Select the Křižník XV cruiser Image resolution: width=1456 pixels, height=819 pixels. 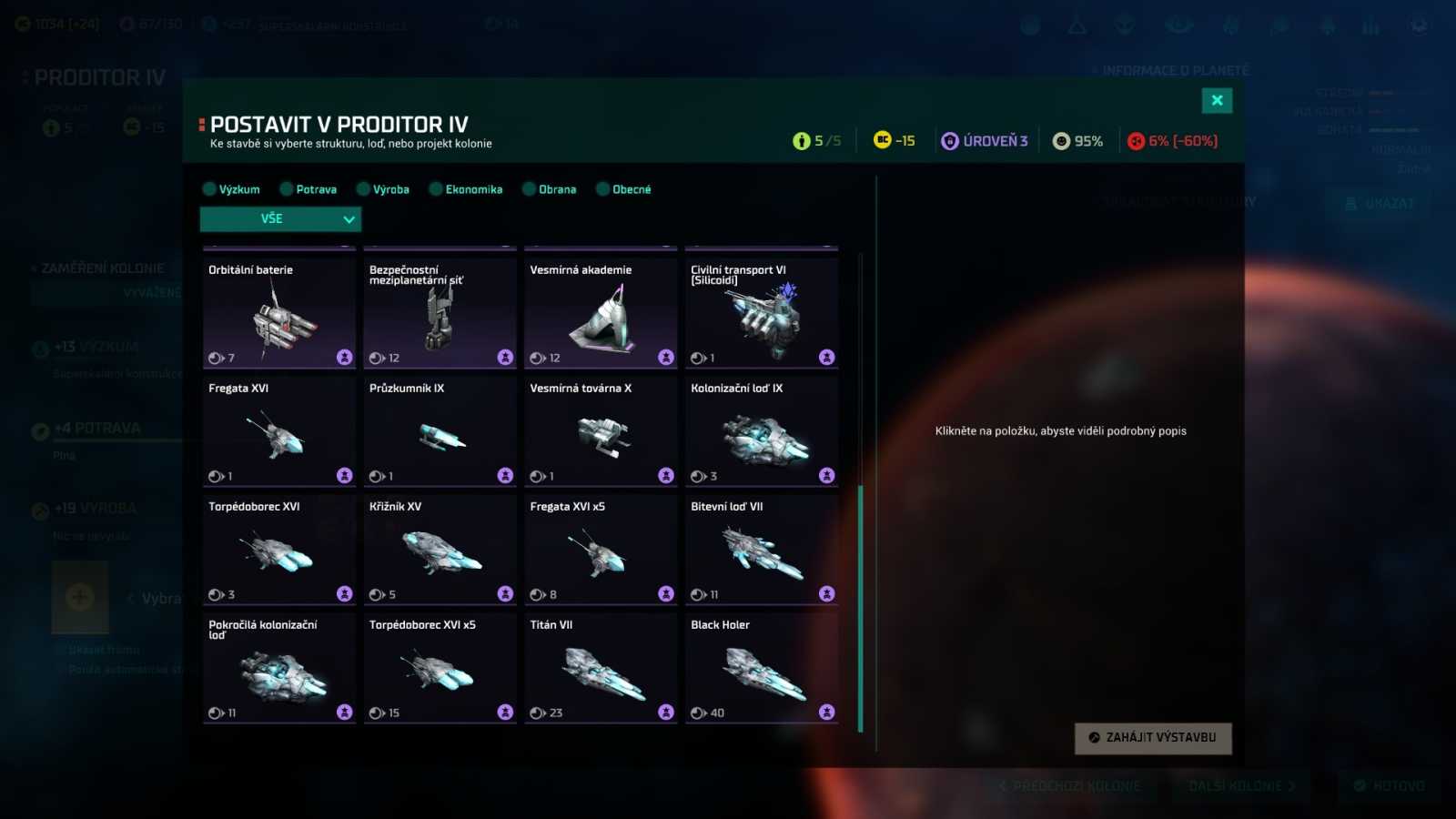click(440, 550)
